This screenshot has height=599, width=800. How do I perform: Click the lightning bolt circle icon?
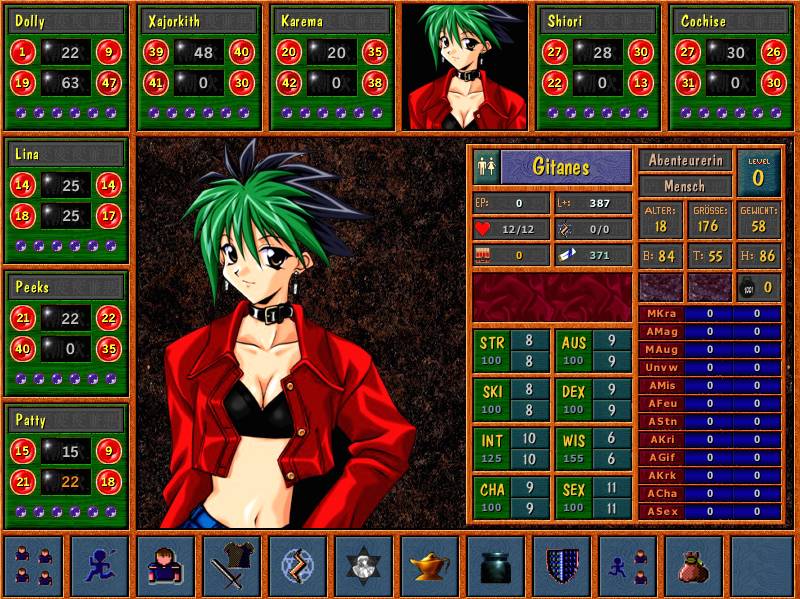(x=298, y=566)
